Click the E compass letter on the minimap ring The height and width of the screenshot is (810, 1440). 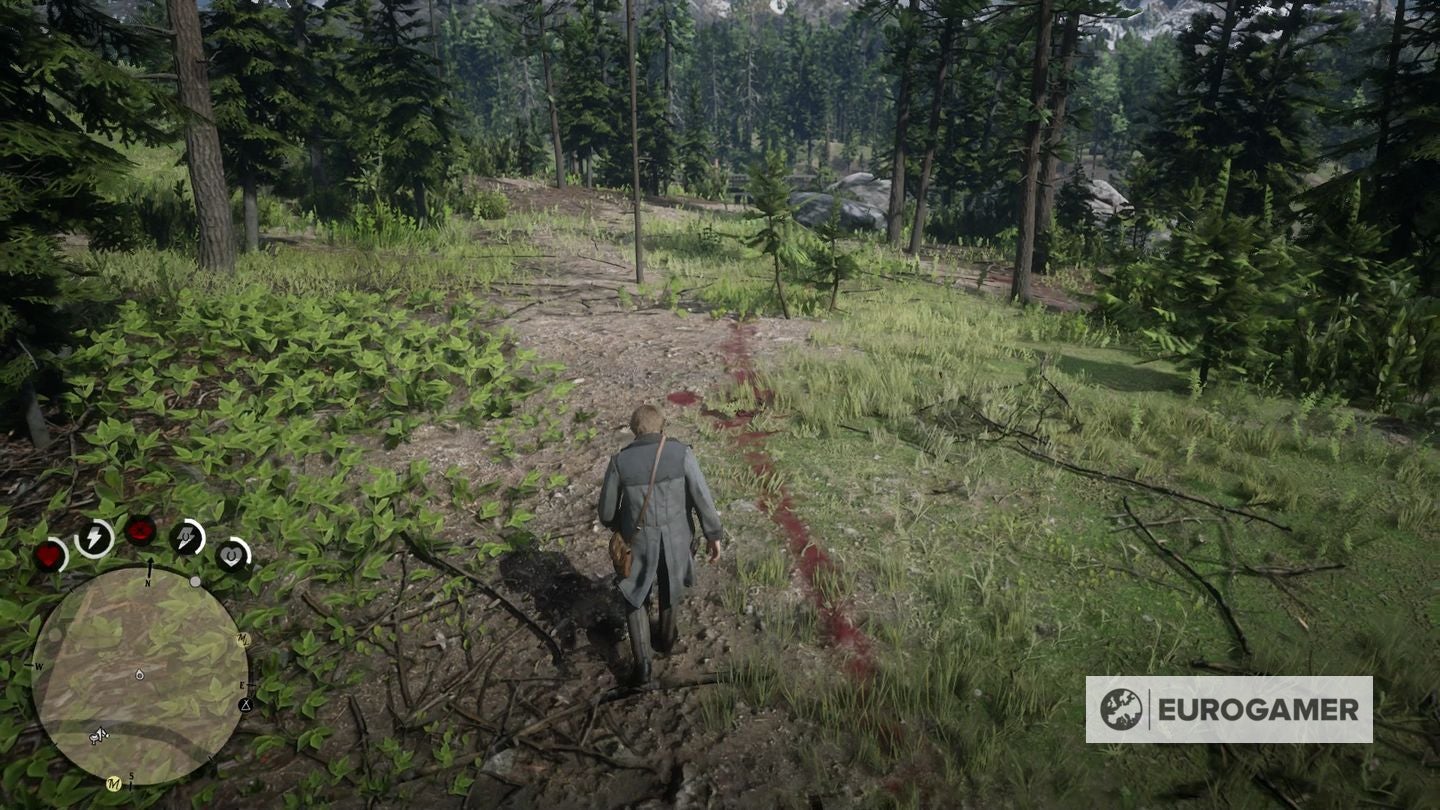pos(241,684)
